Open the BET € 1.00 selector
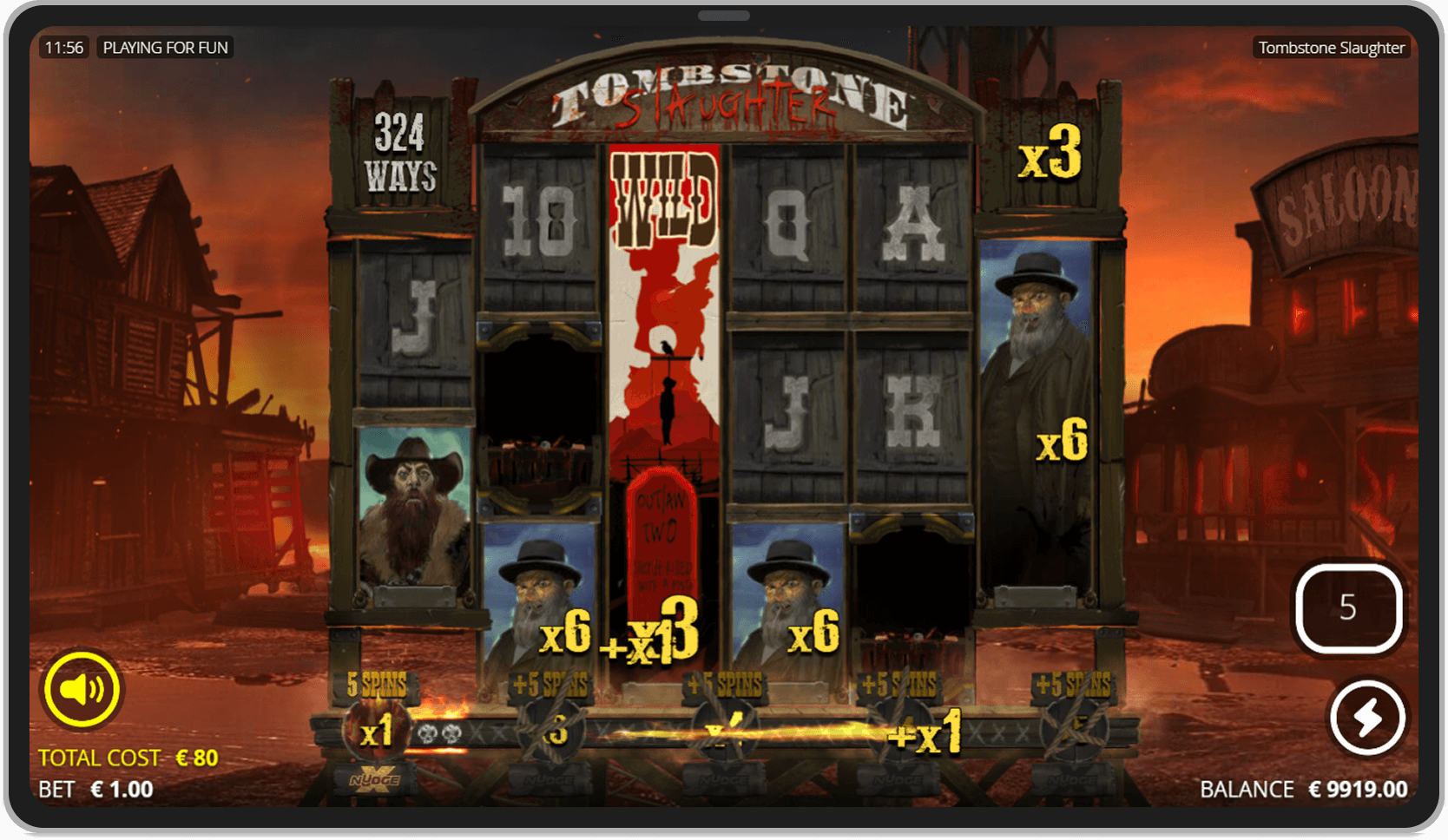The width and height of the screenshot is (1448, 840). 95,790
